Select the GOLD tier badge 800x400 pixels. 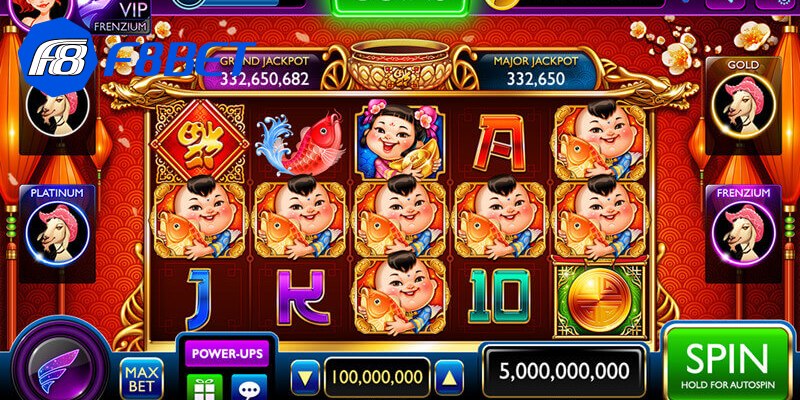click(743, 100)
